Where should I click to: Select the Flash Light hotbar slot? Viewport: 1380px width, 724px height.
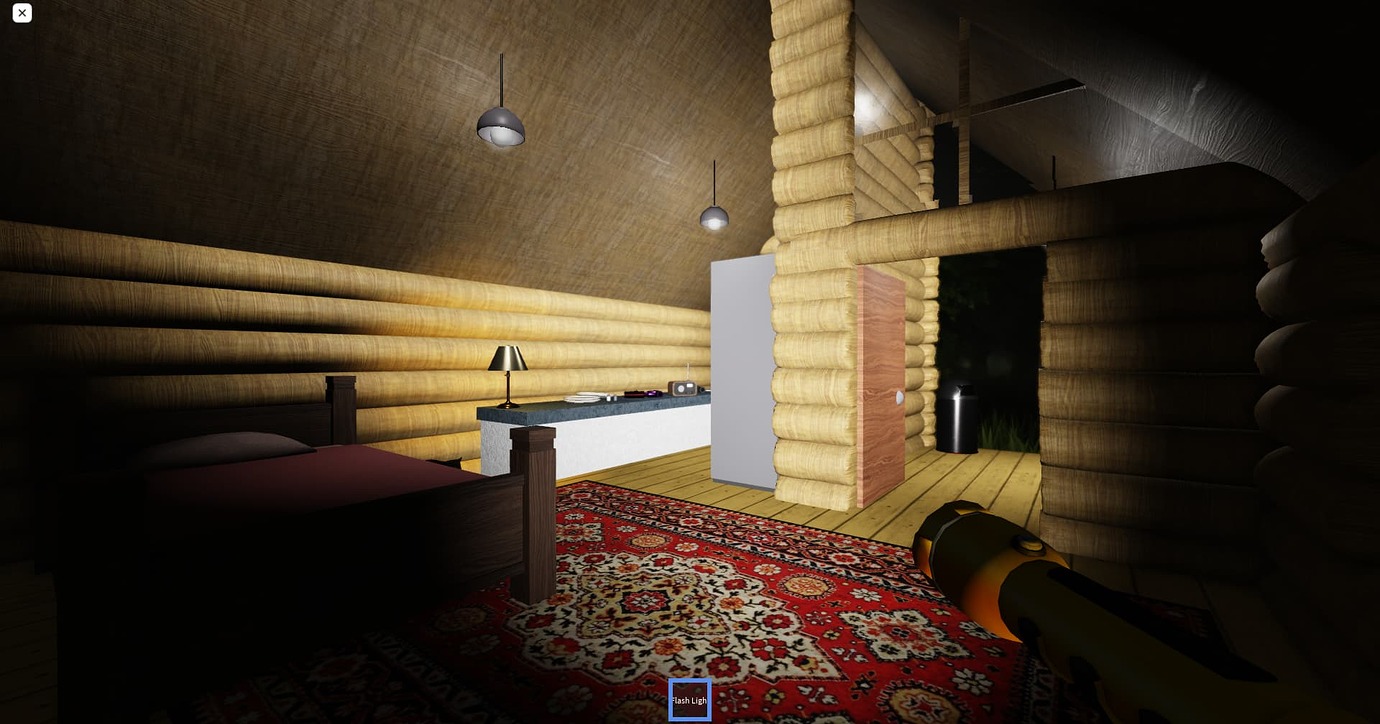click(690, 700)
